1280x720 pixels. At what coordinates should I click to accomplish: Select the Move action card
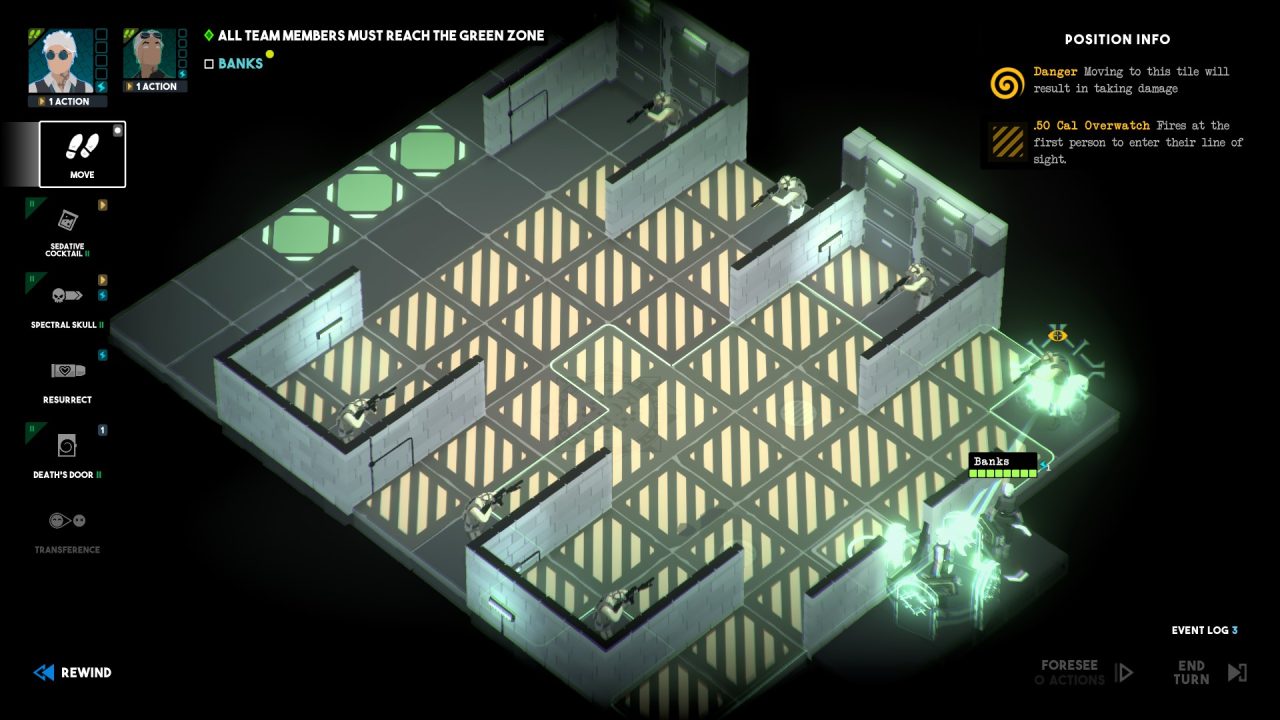point(81,152)
